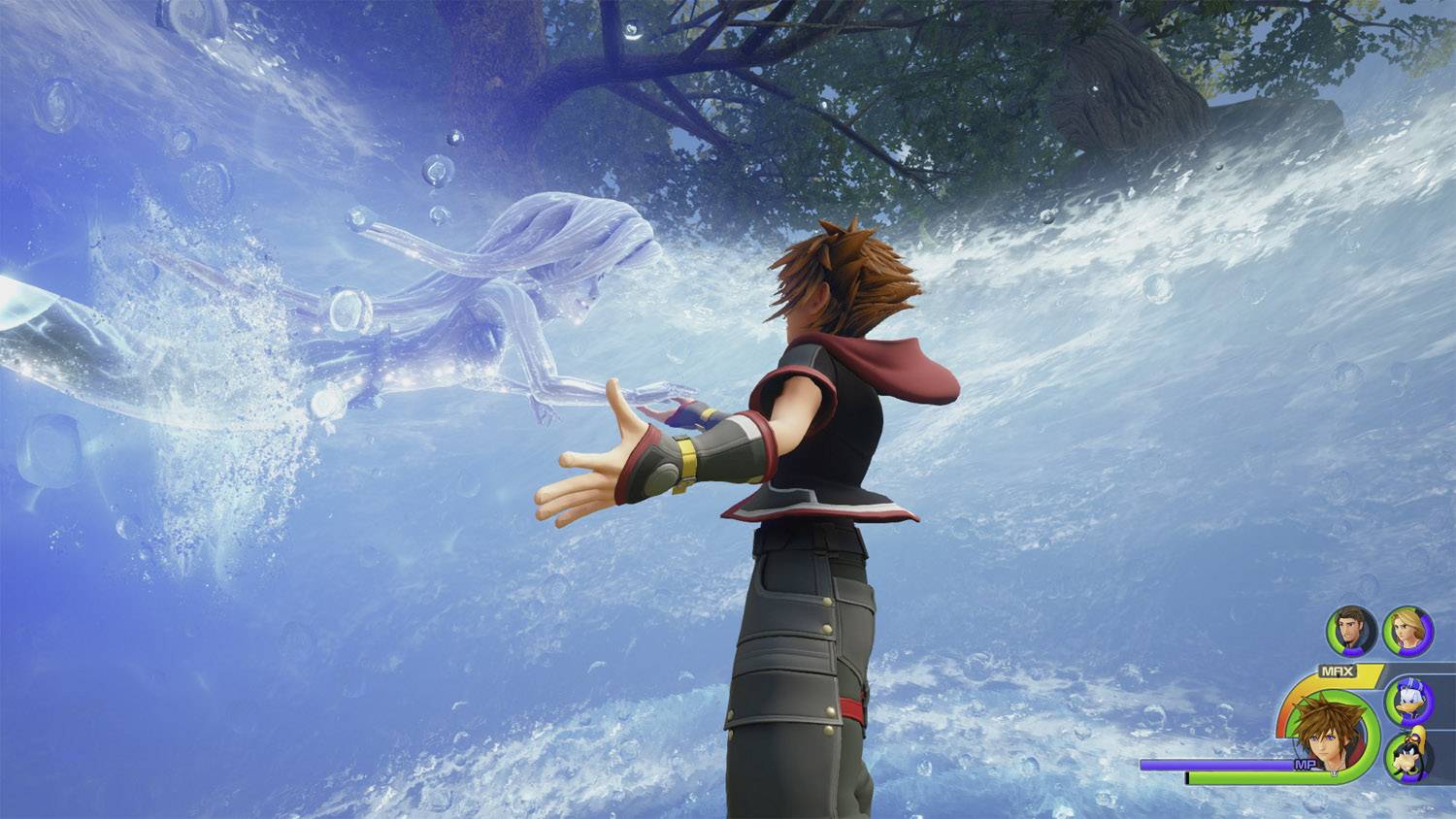Toggle the purple ring on Rapunzel's portrait
The height and width of the screenshot is (819, 1456).
coord(1425,635)
